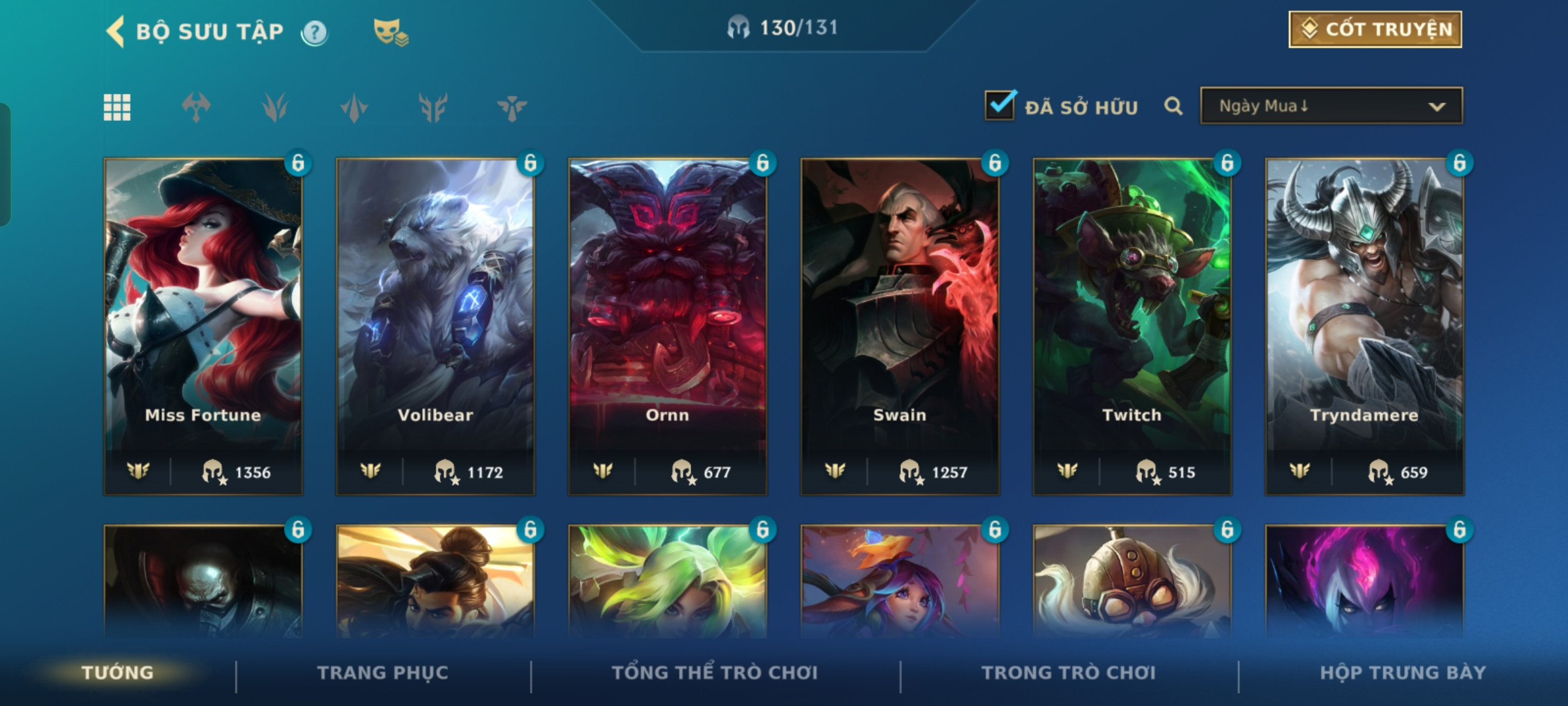Image resolution: width=1568 pixels, height=706 pixels.
Task: Go back from Bộ Sưu Tập
Action: [116, 31]
